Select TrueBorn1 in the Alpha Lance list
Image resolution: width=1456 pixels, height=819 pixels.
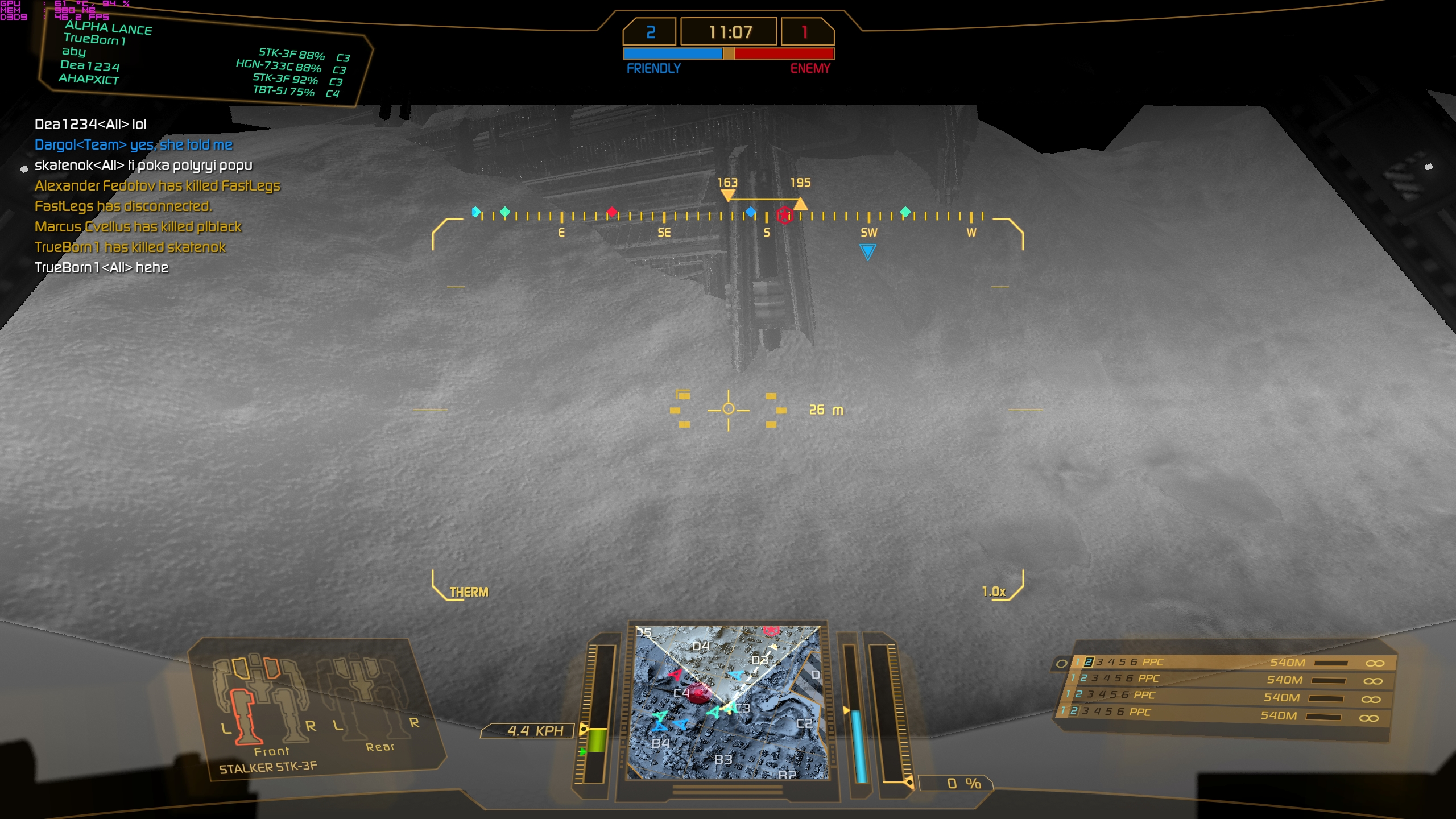point(94,39)
